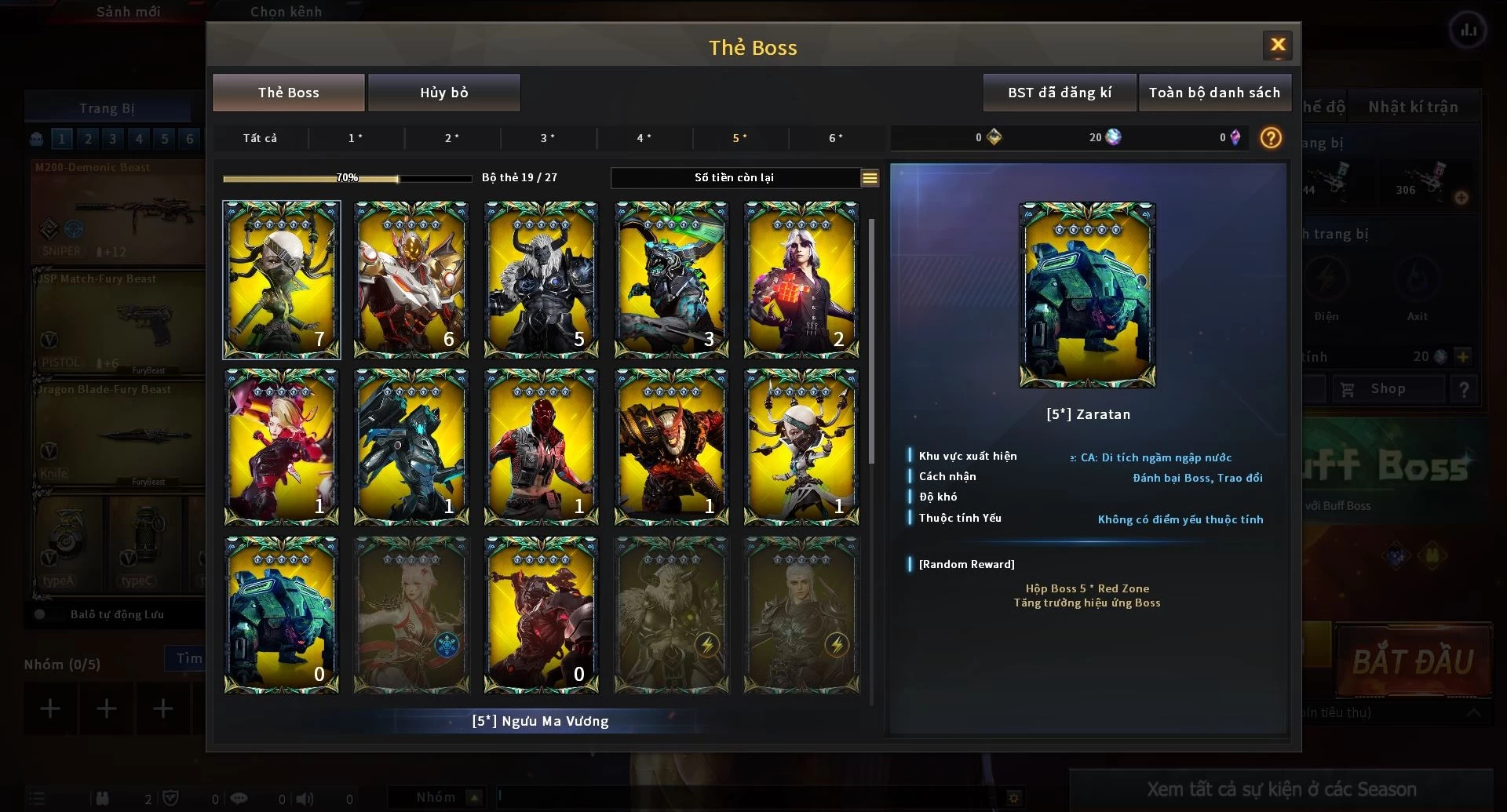Screen dimensions: 1507x812
Task: Select the silver-haired man card with 2
Action: coord(801,280)
